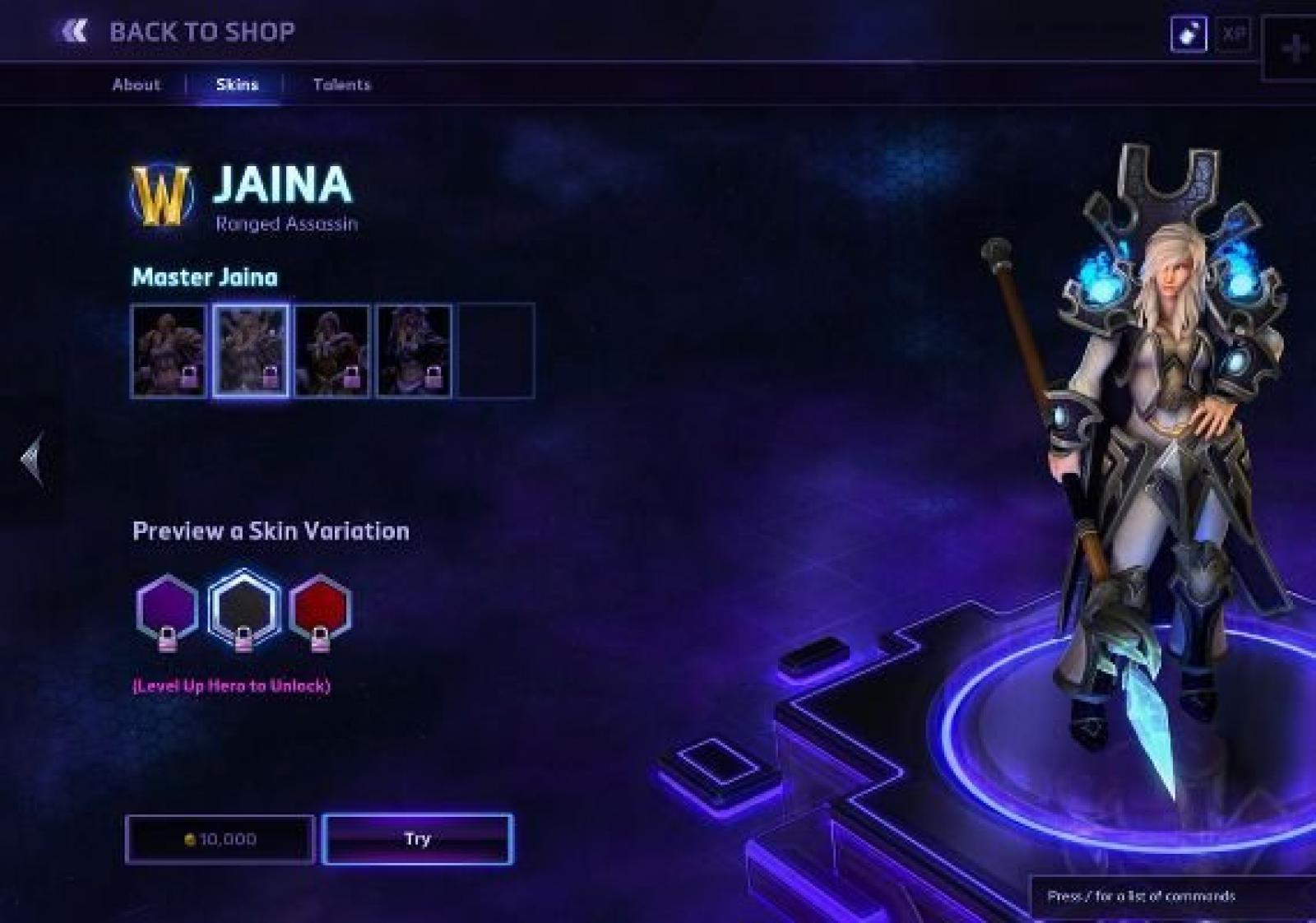Viewport: 1316px width, 923px height.
Task: Buy Jaina for 10,000 gold
Action: (x=220, y=839)
